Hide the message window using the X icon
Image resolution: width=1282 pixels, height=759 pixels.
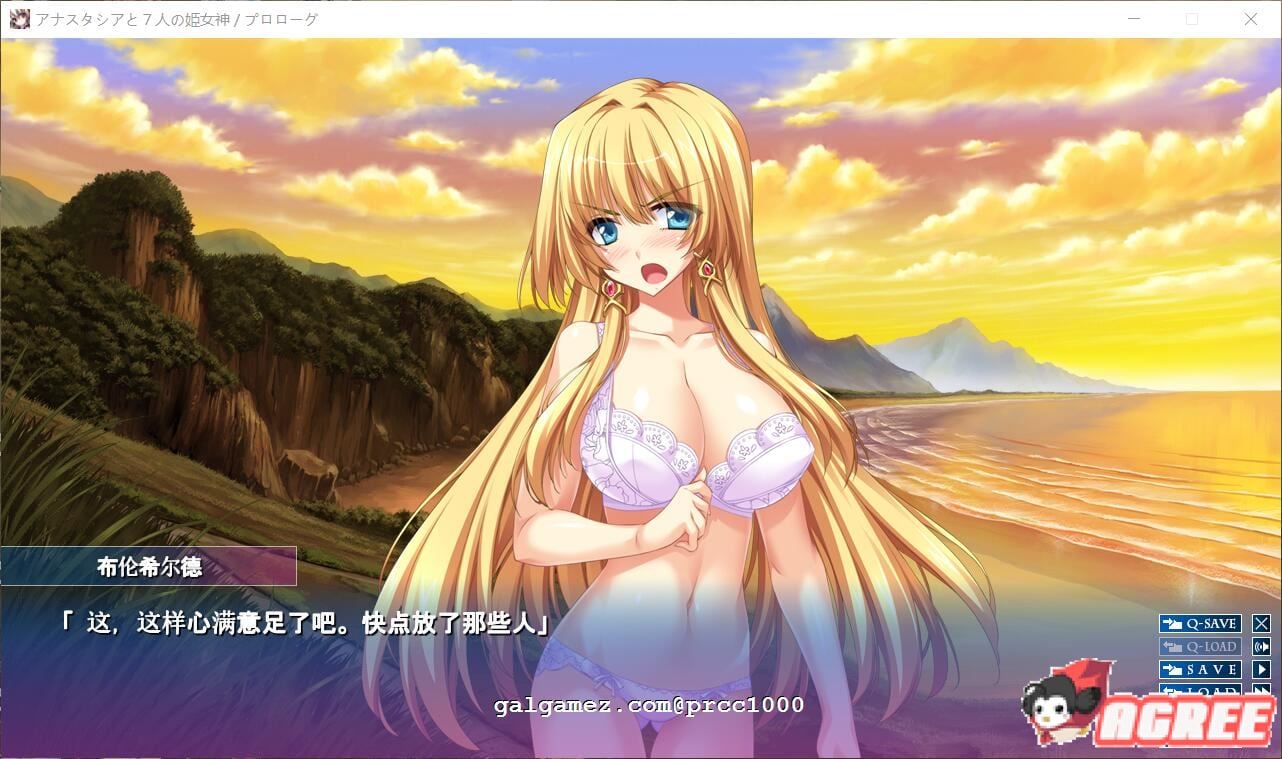point(1262,623)
